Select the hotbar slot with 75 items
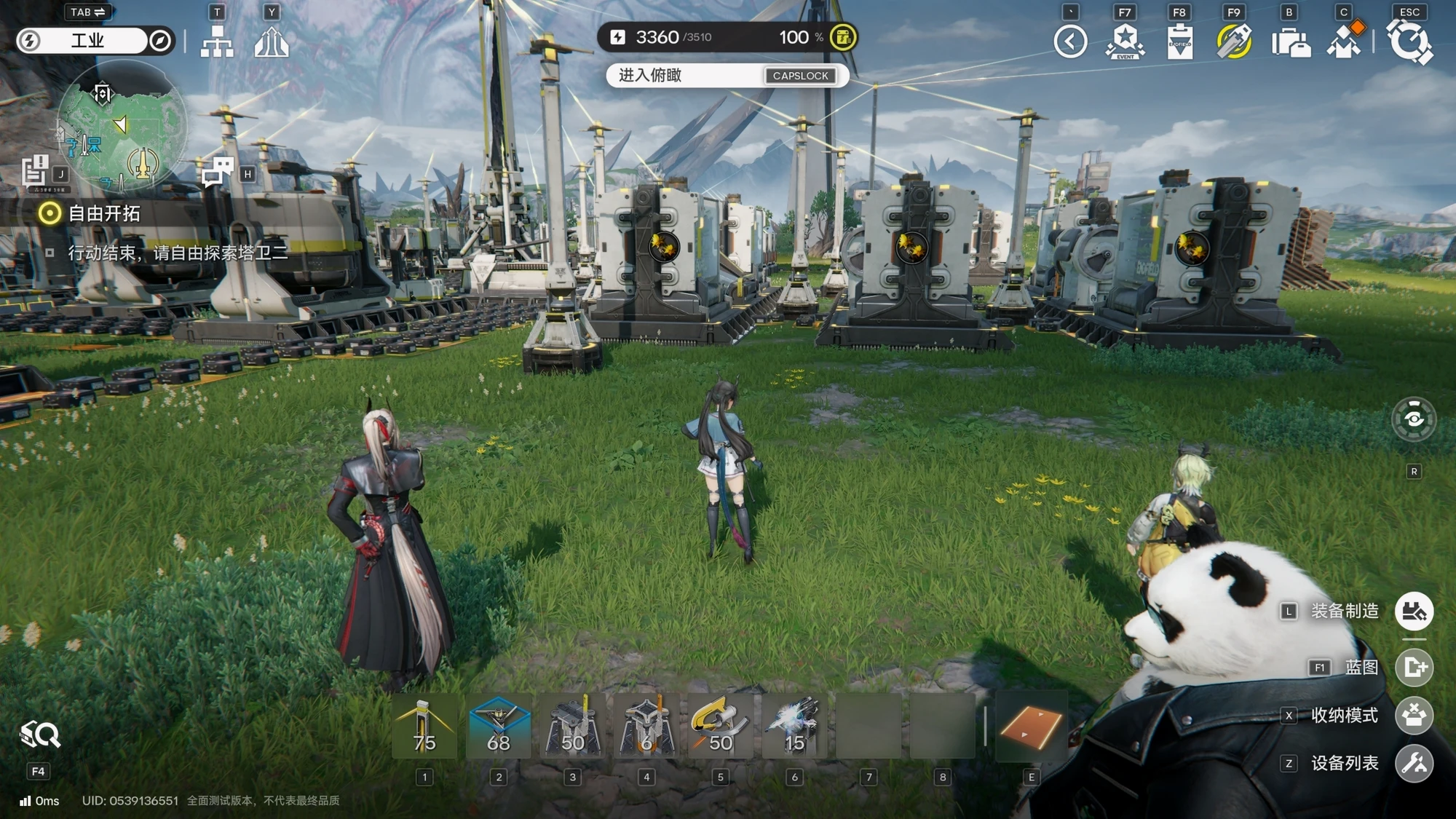 424,727
